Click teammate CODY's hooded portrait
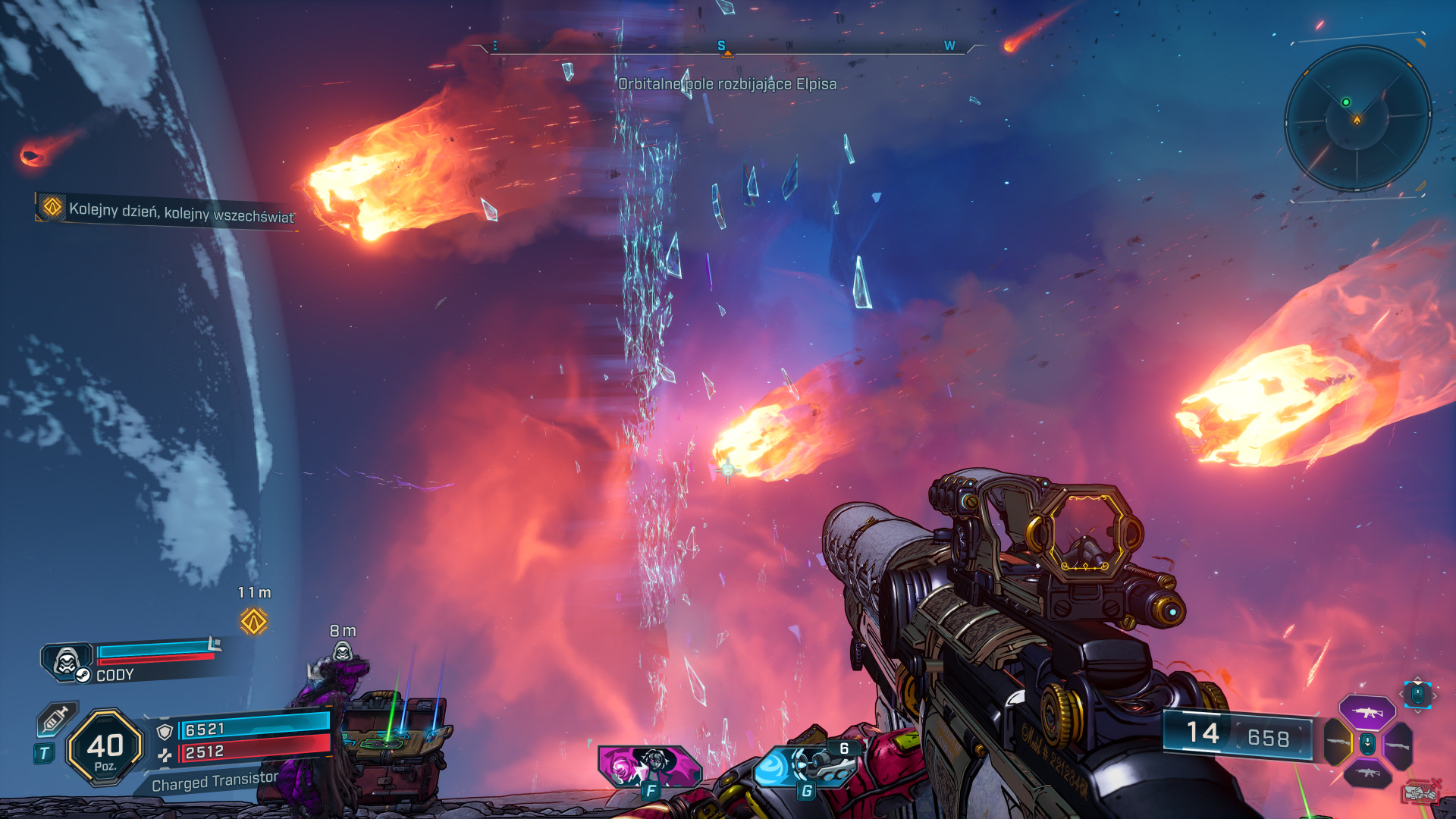The image size is (1456, 819). (x=67, y=661)
